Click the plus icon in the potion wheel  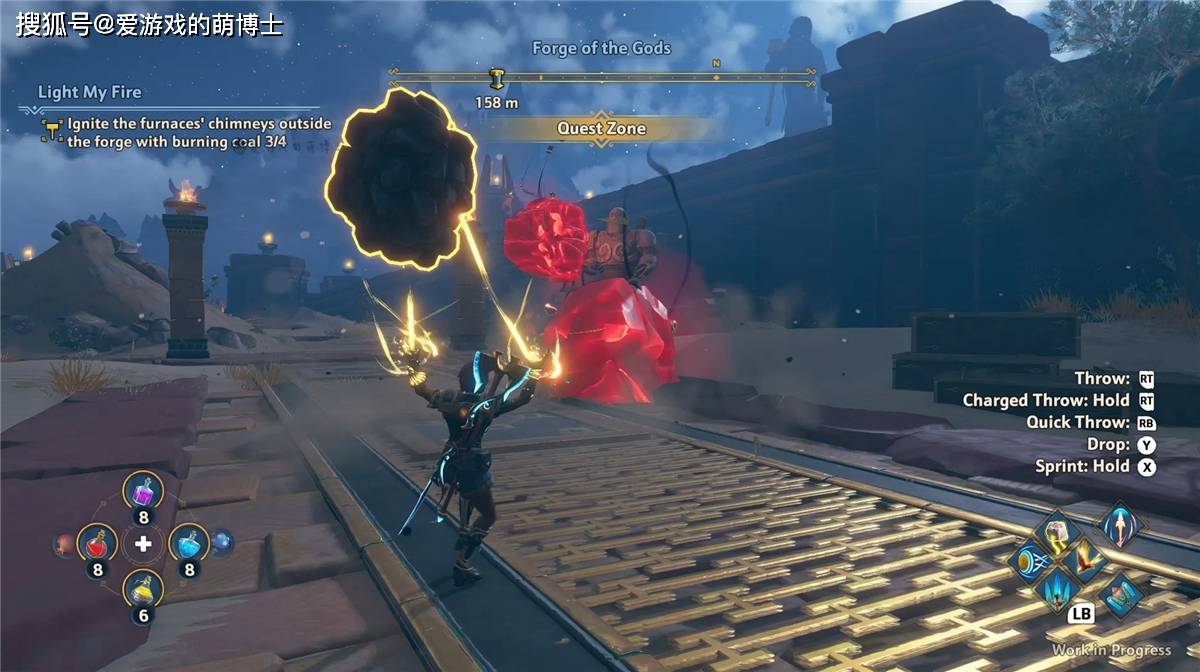pos(144,543)
